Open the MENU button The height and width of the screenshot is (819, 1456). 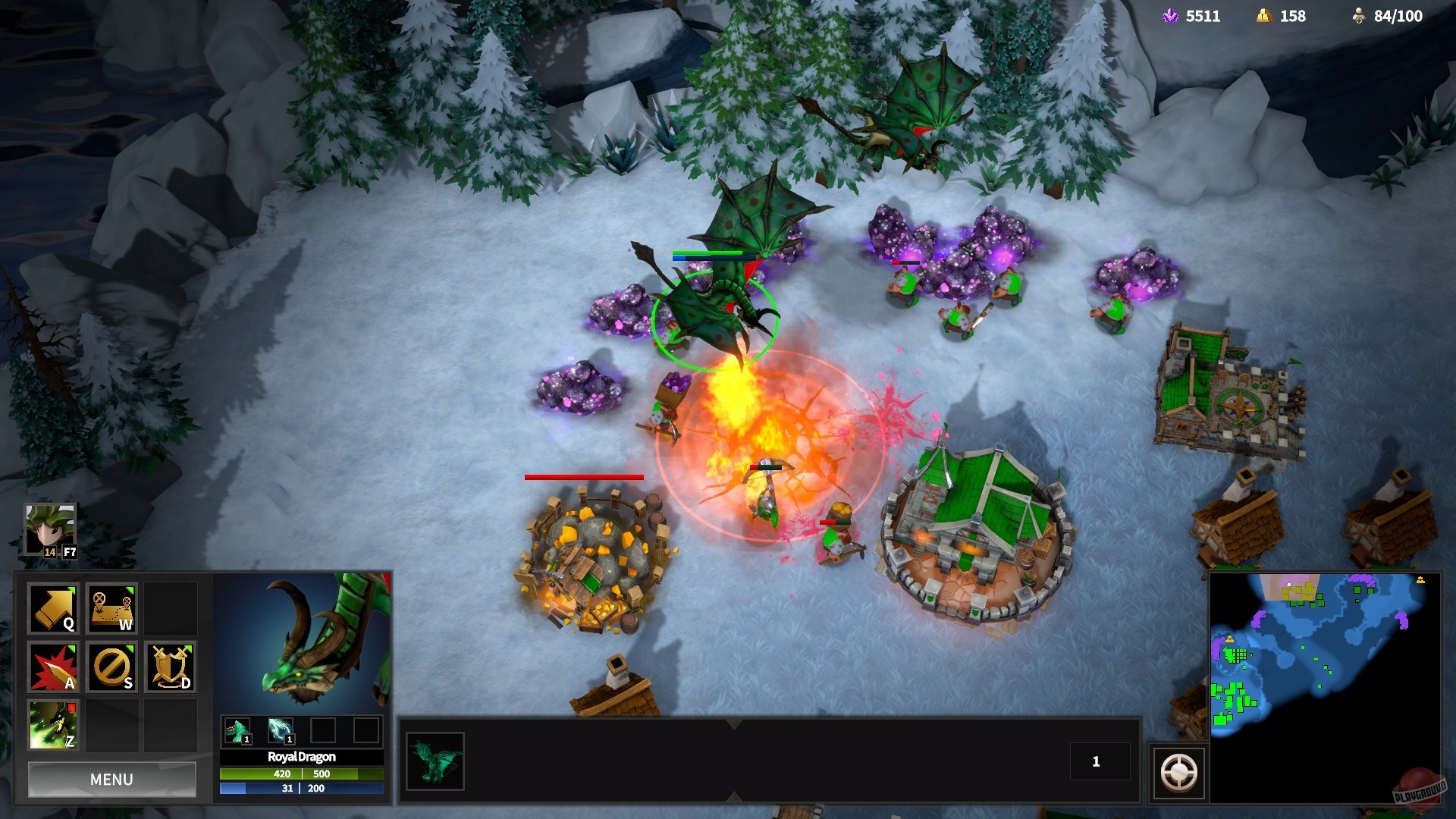[111, 779]
